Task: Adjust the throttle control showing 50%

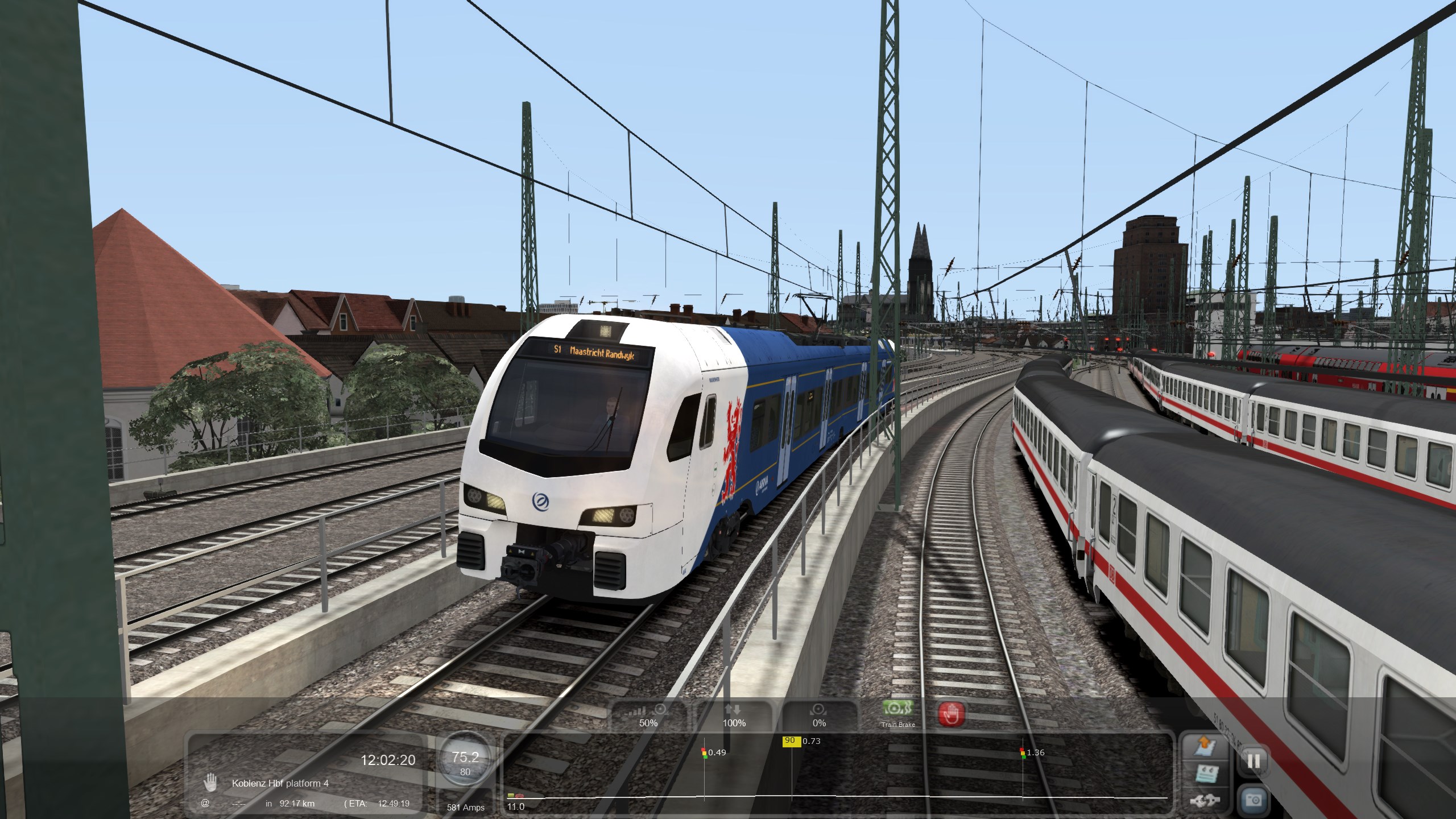Action: click(648, 715)
